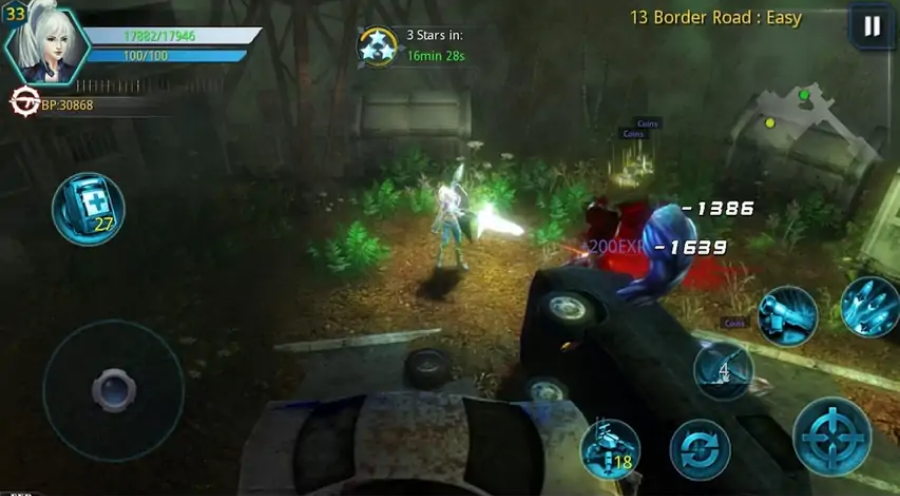Trigger the missile barrage skill
The width and height of the screenshot is (900, 496).
click(x=866, y=305)
